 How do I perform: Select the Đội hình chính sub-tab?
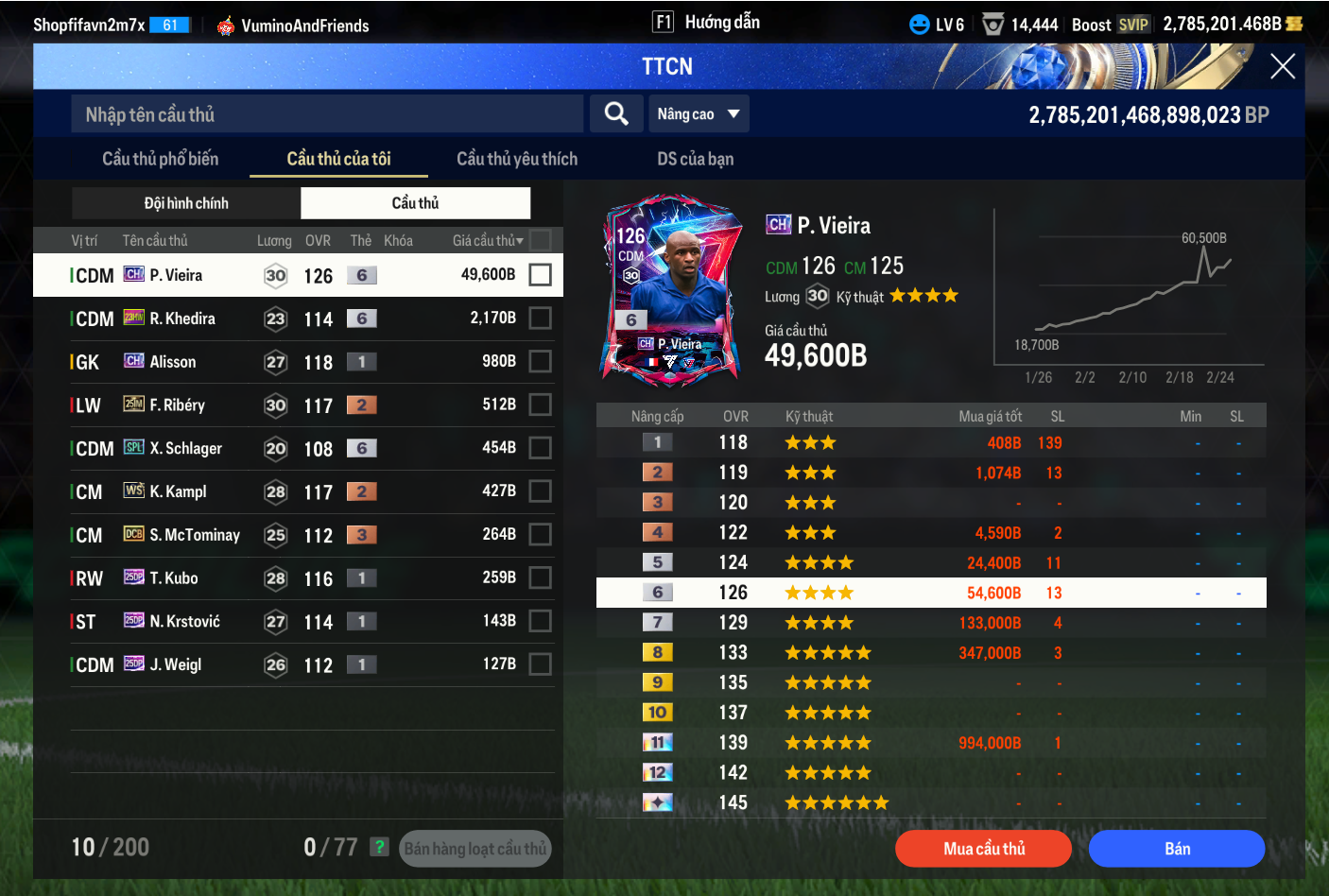(x=186, y=203)
